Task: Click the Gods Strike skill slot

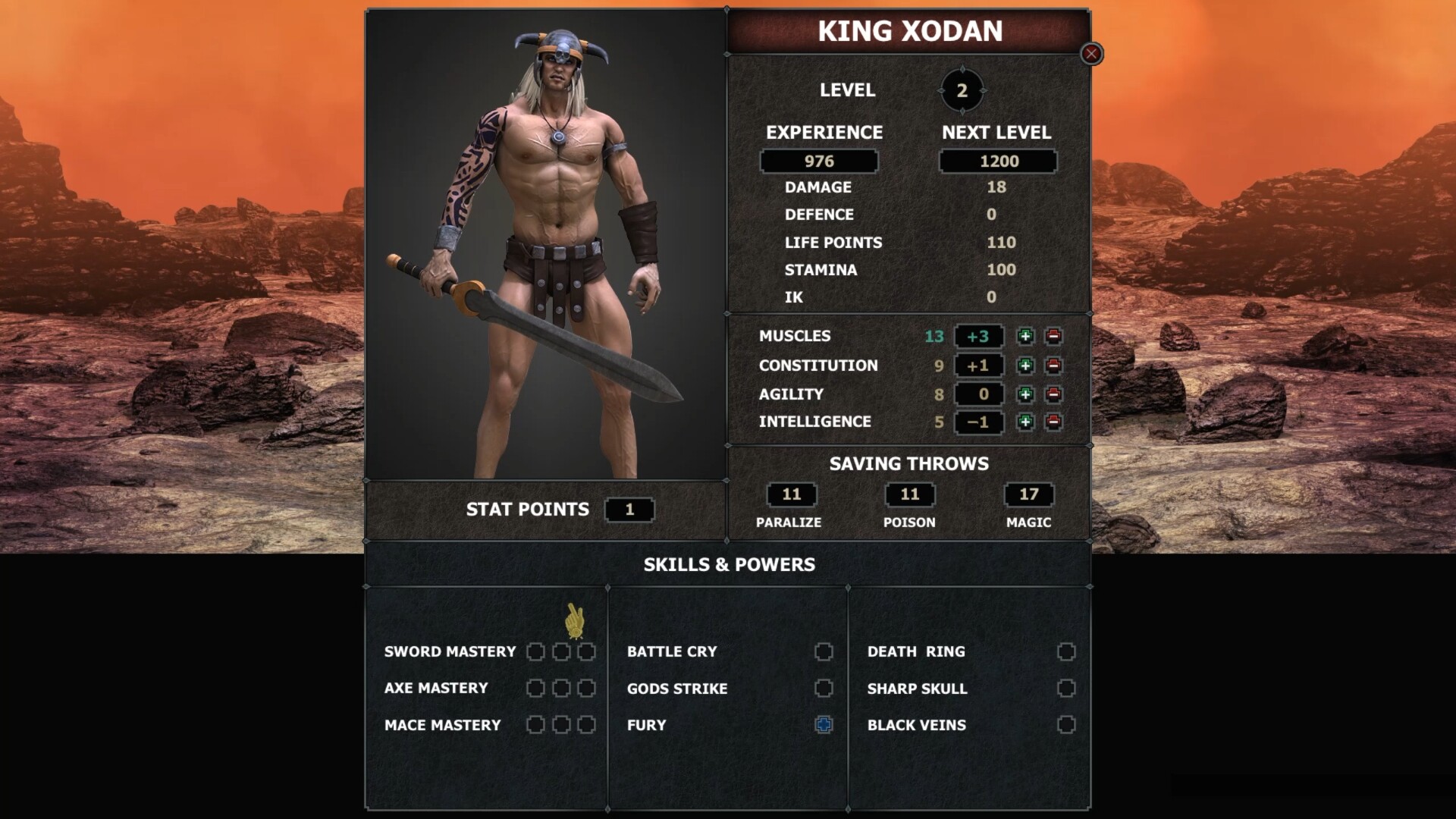Action: [x=823, y=688]
